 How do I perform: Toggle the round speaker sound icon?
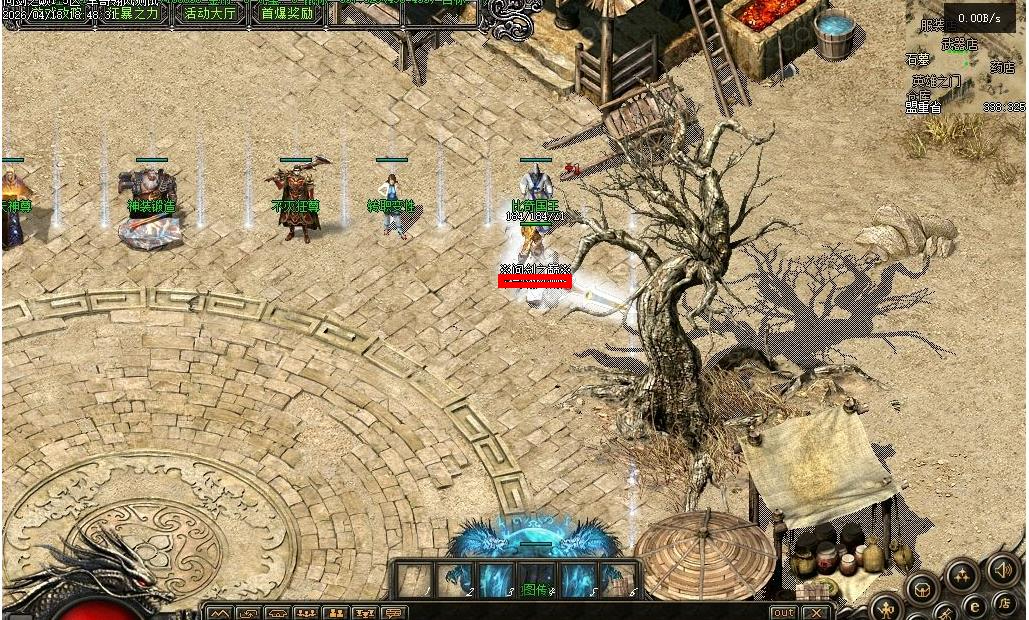click(1002, 570)
